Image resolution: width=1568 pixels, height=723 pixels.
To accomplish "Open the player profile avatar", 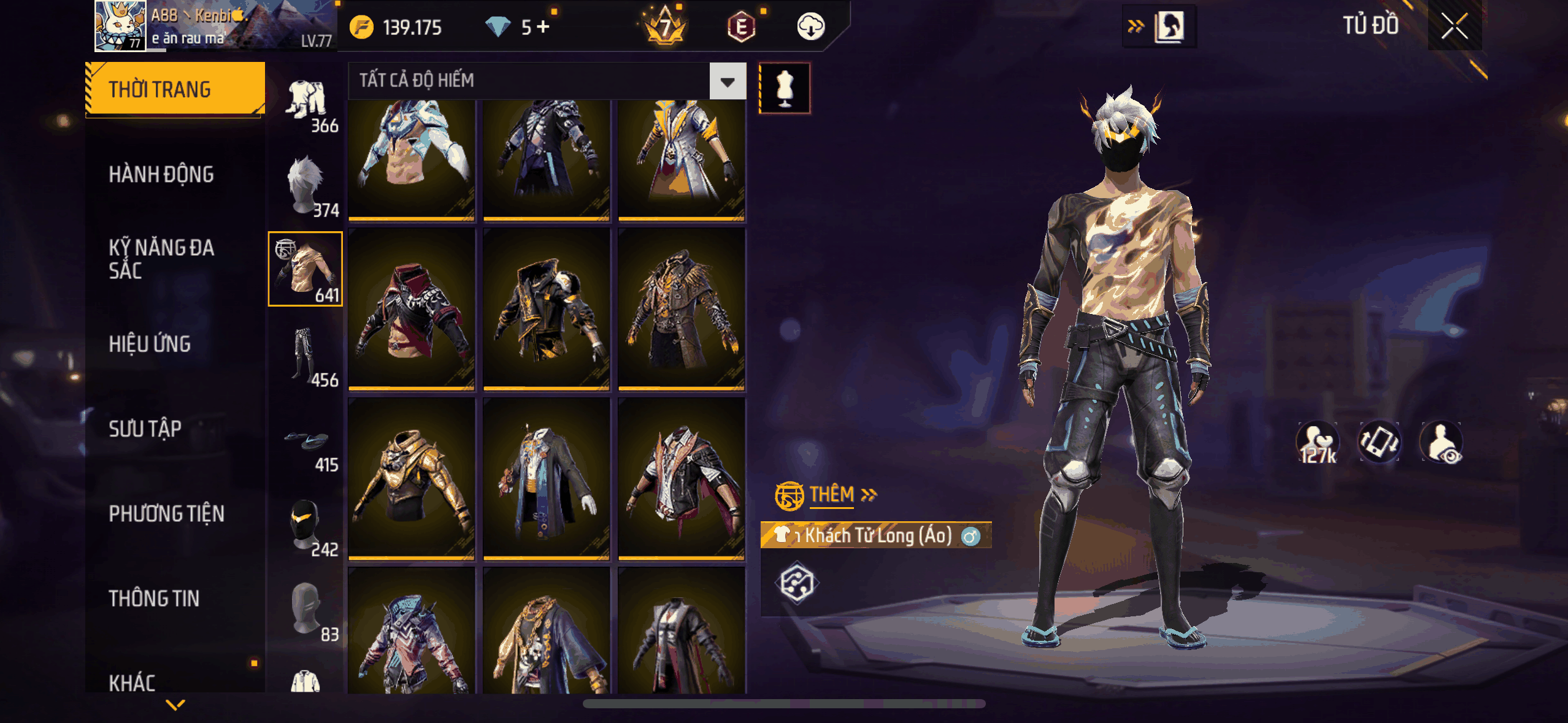I will pyautogui.click(x=120, y=26).
